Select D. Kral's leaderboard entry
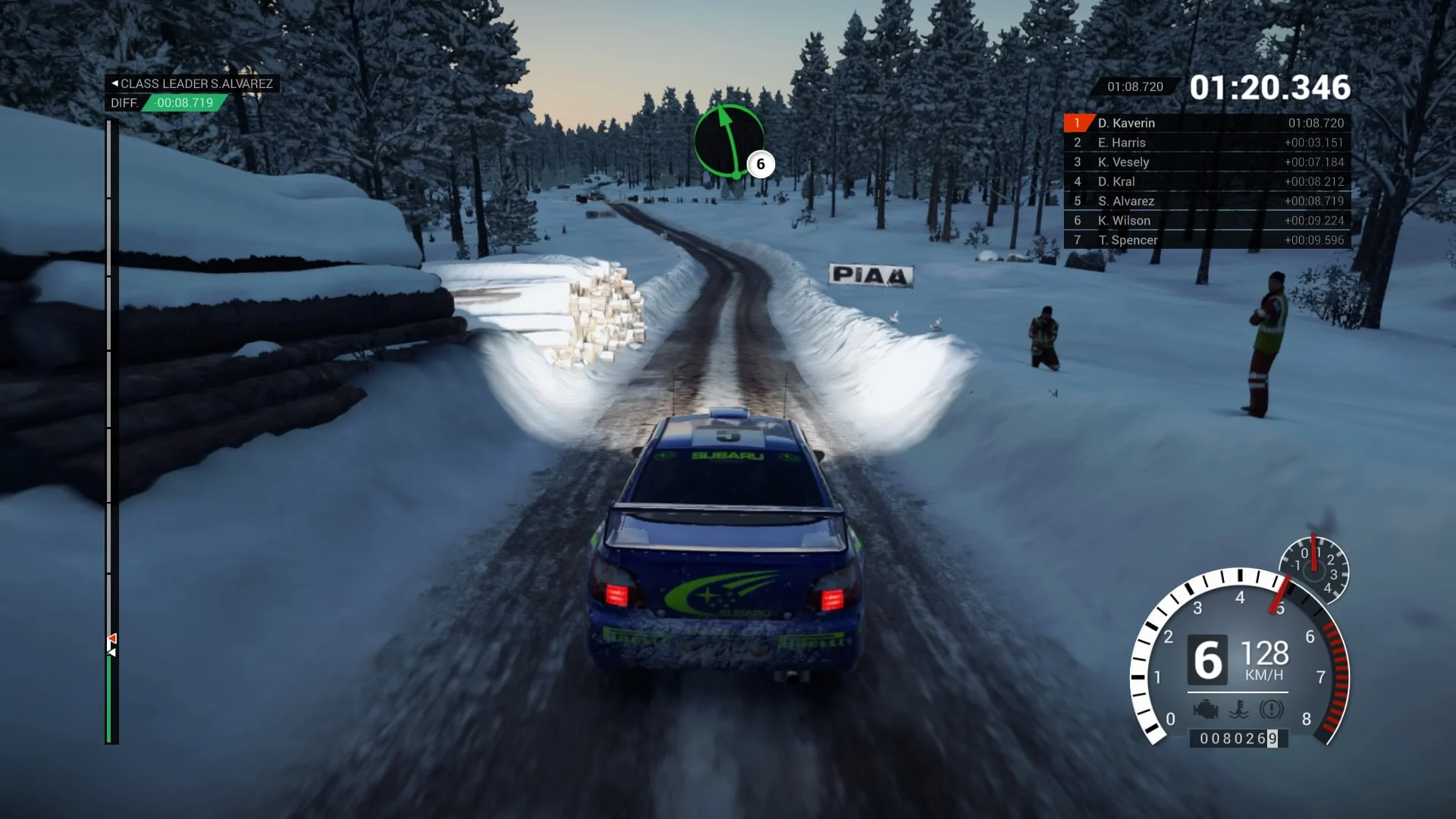1456x819 pixels. point(1207,182)
